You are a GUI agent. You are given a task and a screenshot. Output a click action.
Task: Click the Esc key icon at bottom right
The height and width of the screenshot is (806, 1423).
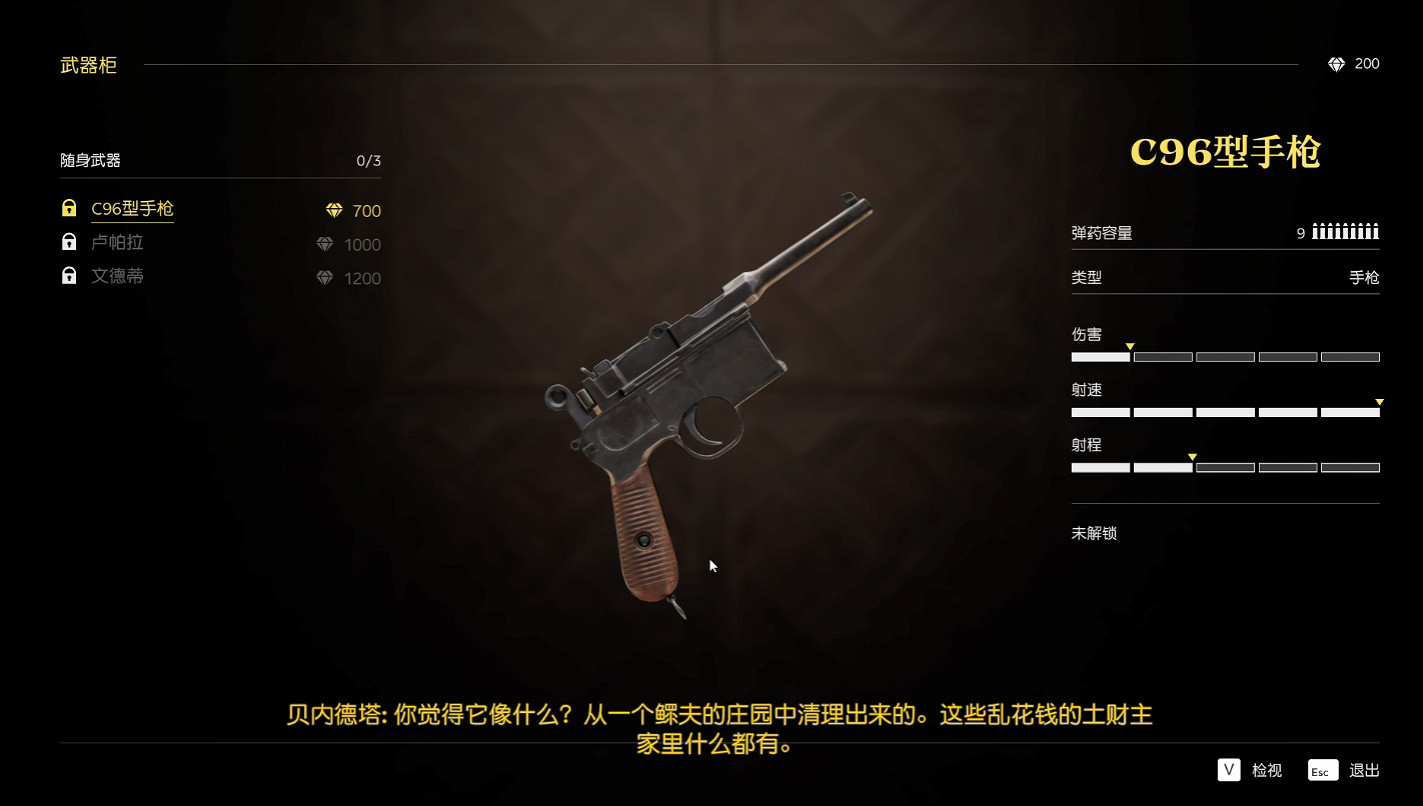point(1321,770)
